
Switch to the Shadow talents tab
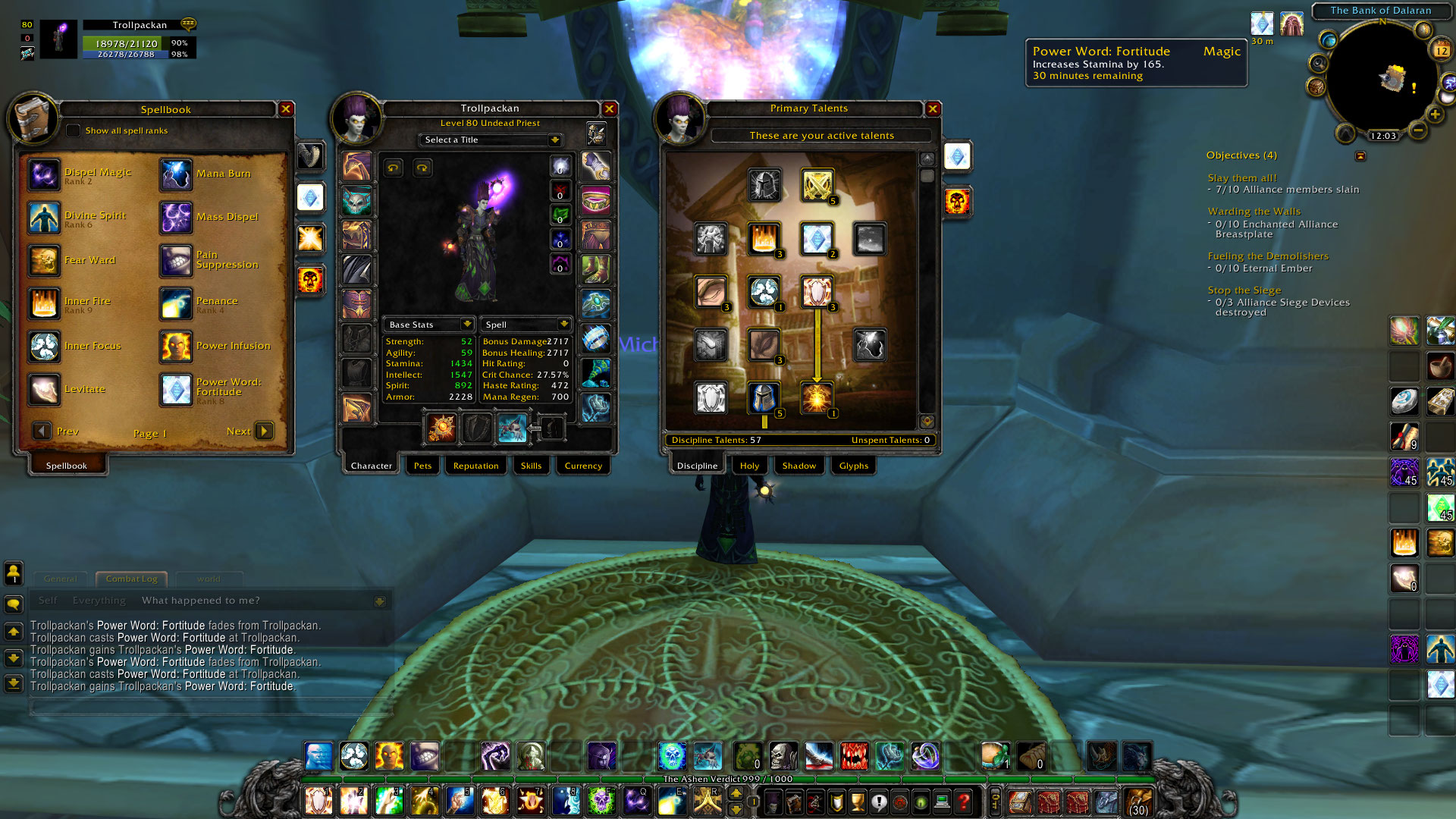[x=799, y=466]
